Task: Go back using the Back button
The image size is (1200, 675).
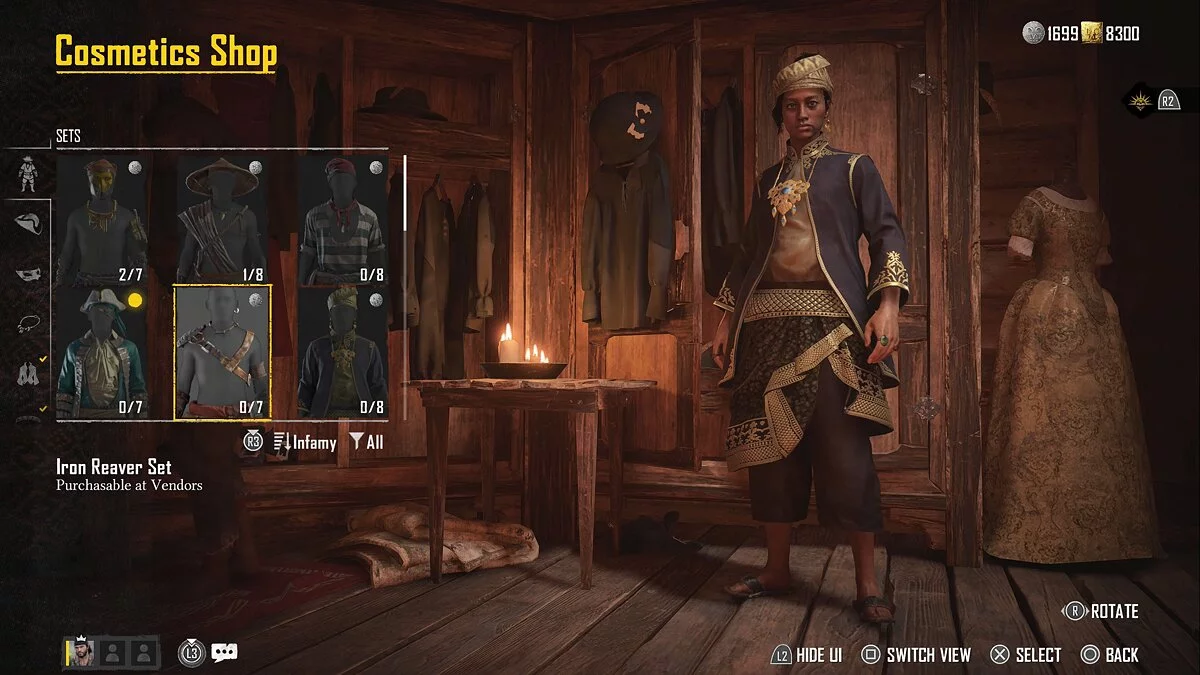Action: click(1110, 655)
